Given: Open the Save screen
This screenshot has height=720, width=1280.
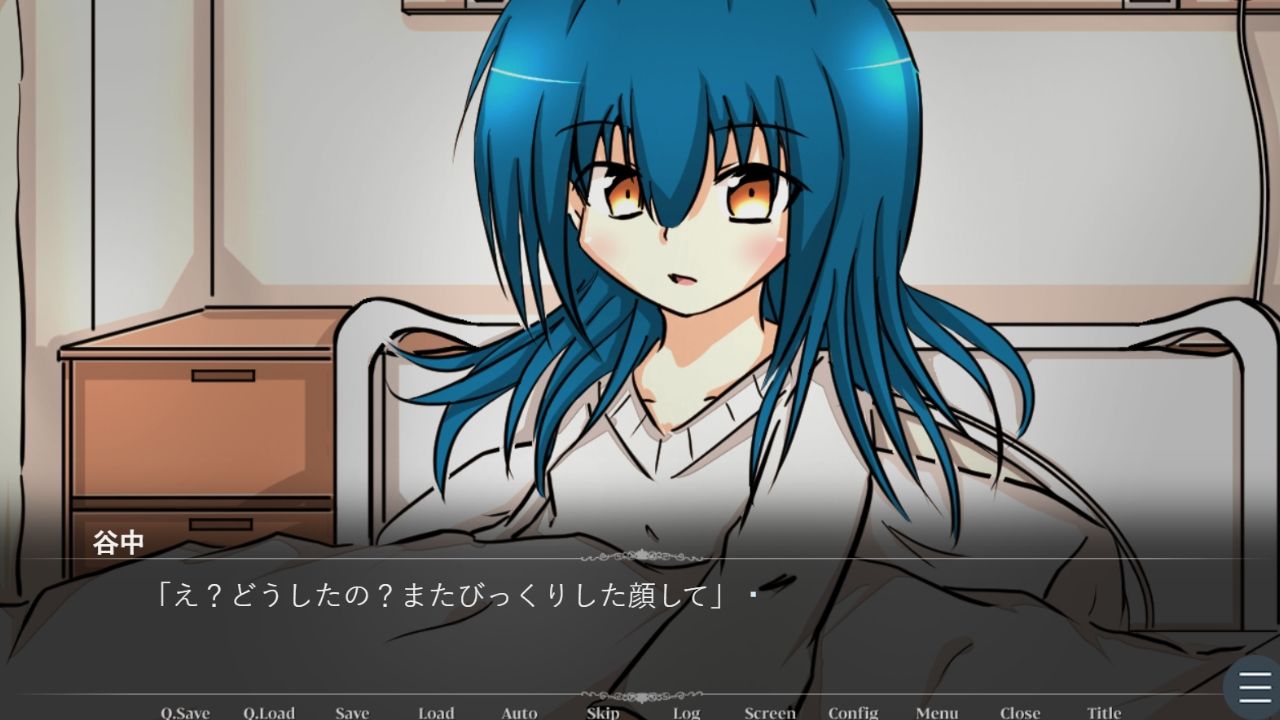Looking at the screenshot, I should [x=352, y=713].
